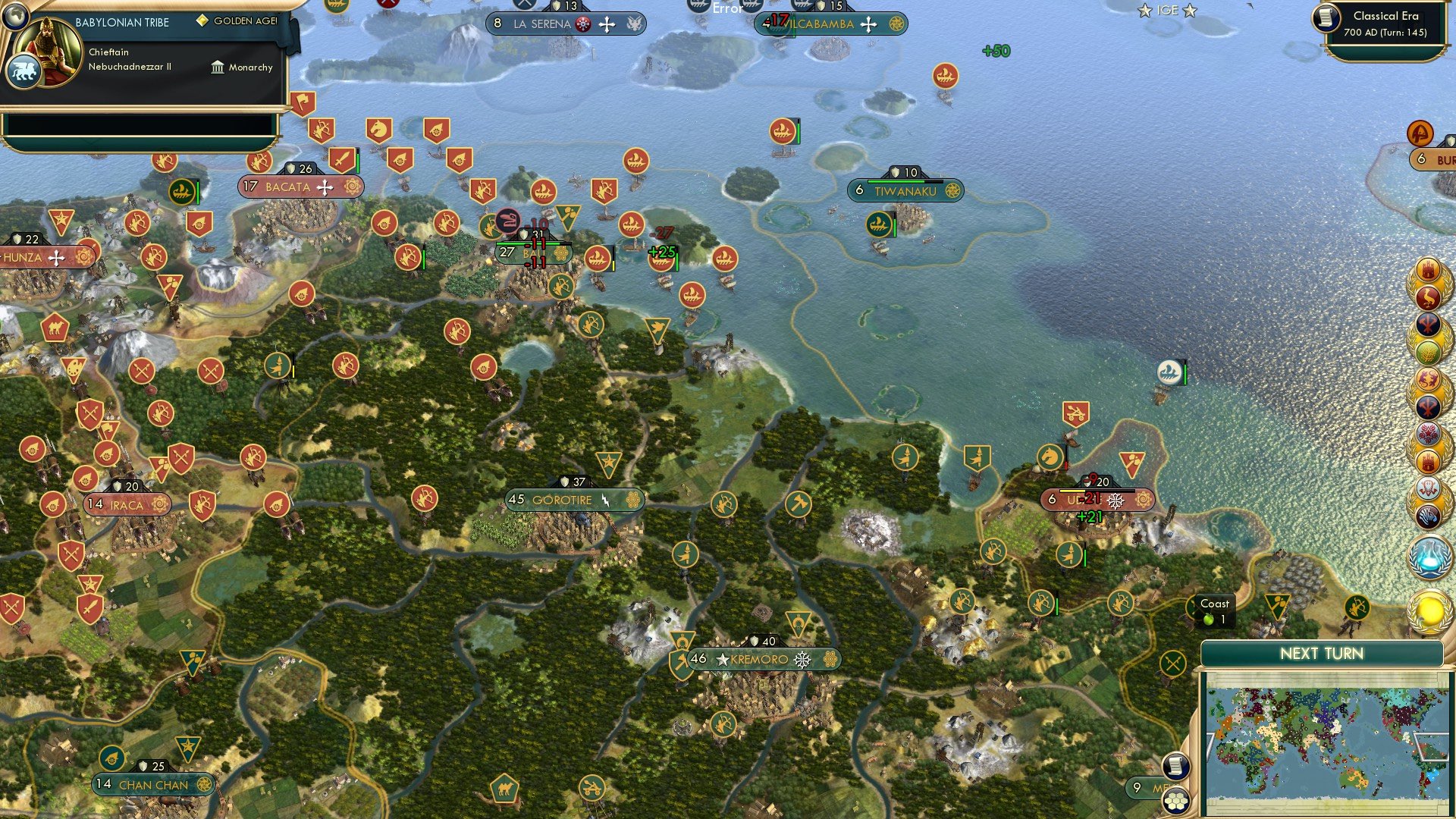Click the Tiwanaku city banner

point(907,191)
